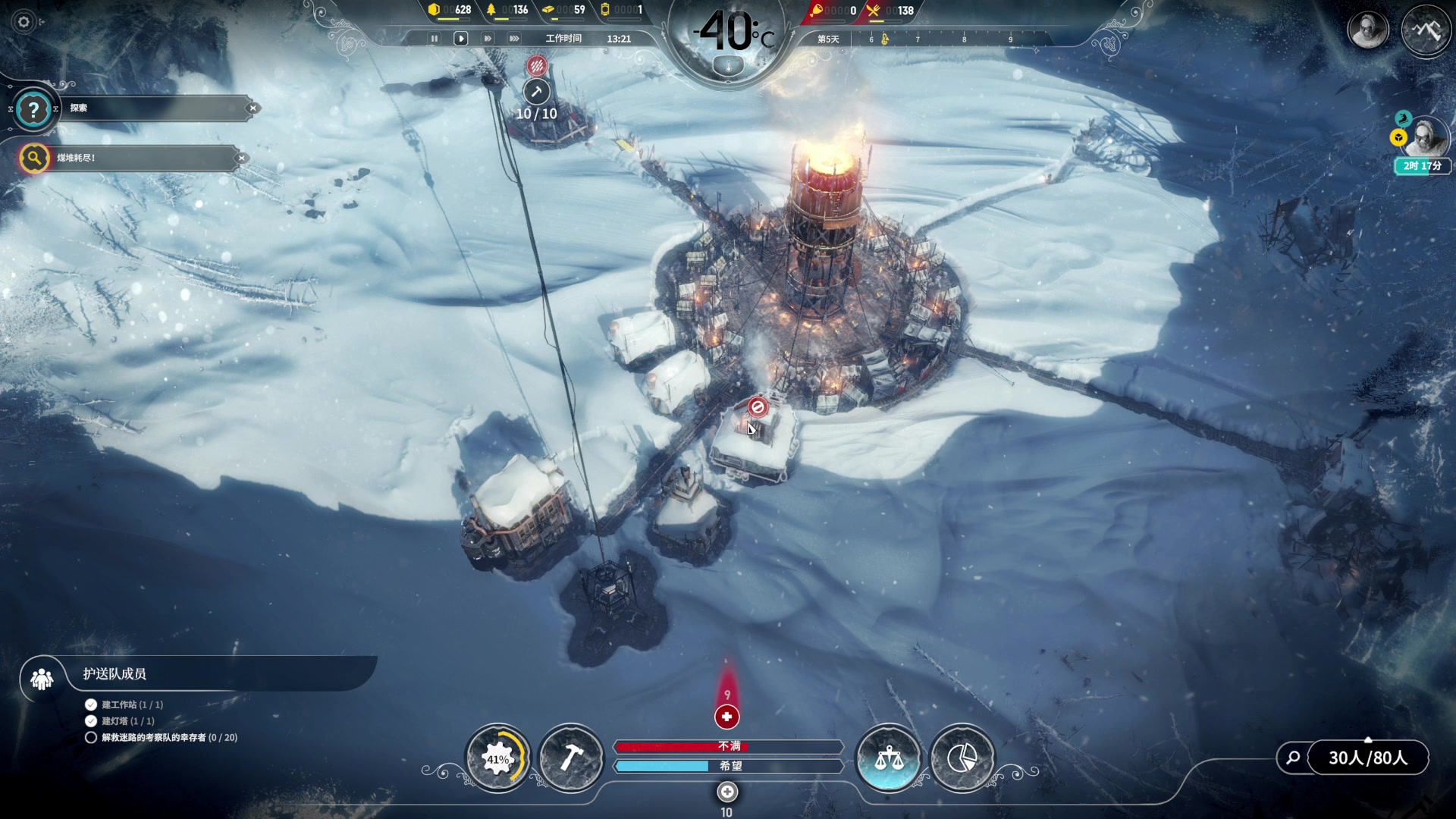The image size is (1456, 819).
Task: Pause the game time
Action: (434, 39)
